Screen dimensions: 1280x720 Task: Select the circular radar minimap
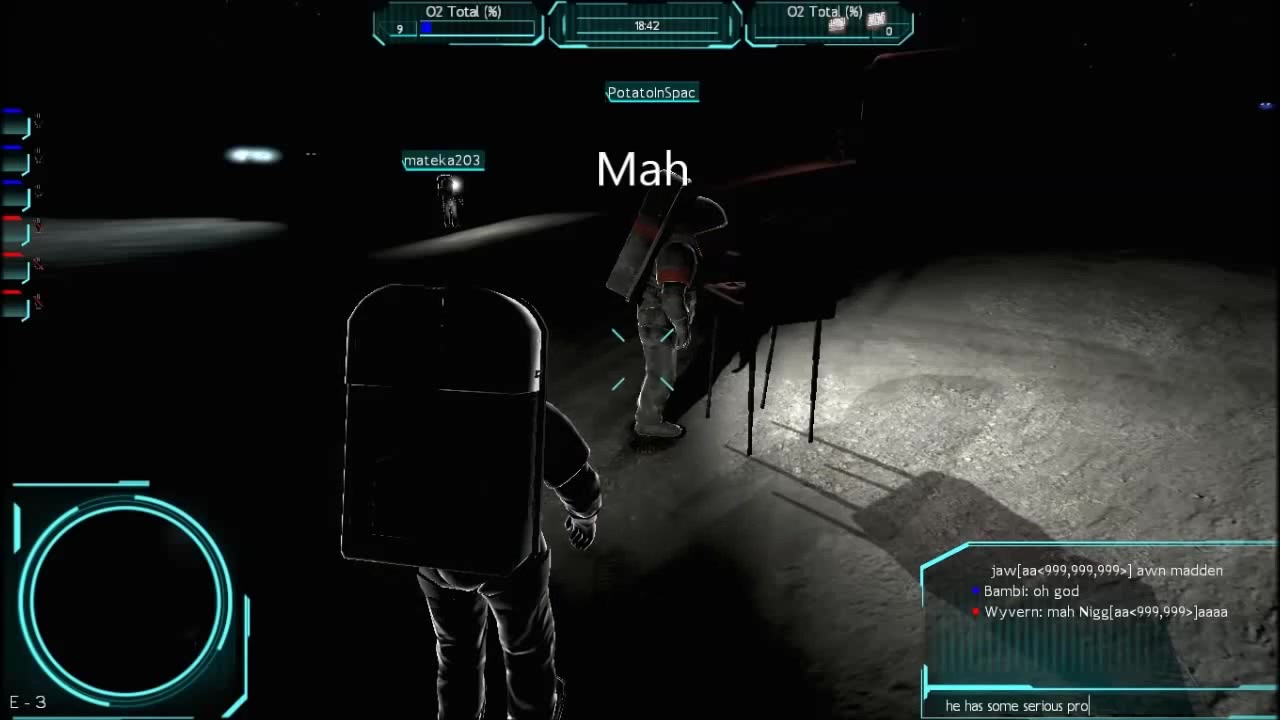click(x=124, y=596)
